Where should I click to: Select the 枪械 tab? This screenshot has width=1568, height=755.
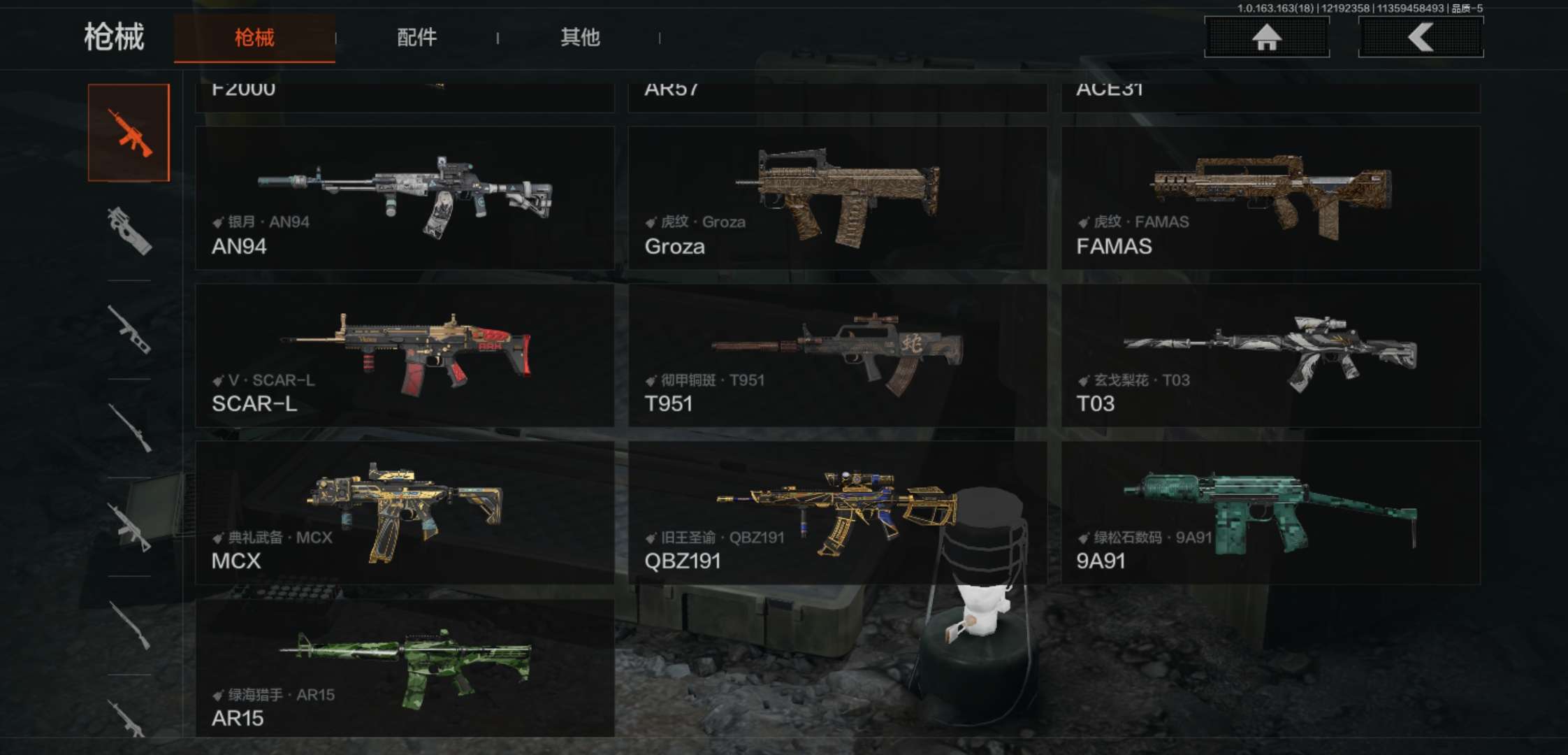pos(254,38)
